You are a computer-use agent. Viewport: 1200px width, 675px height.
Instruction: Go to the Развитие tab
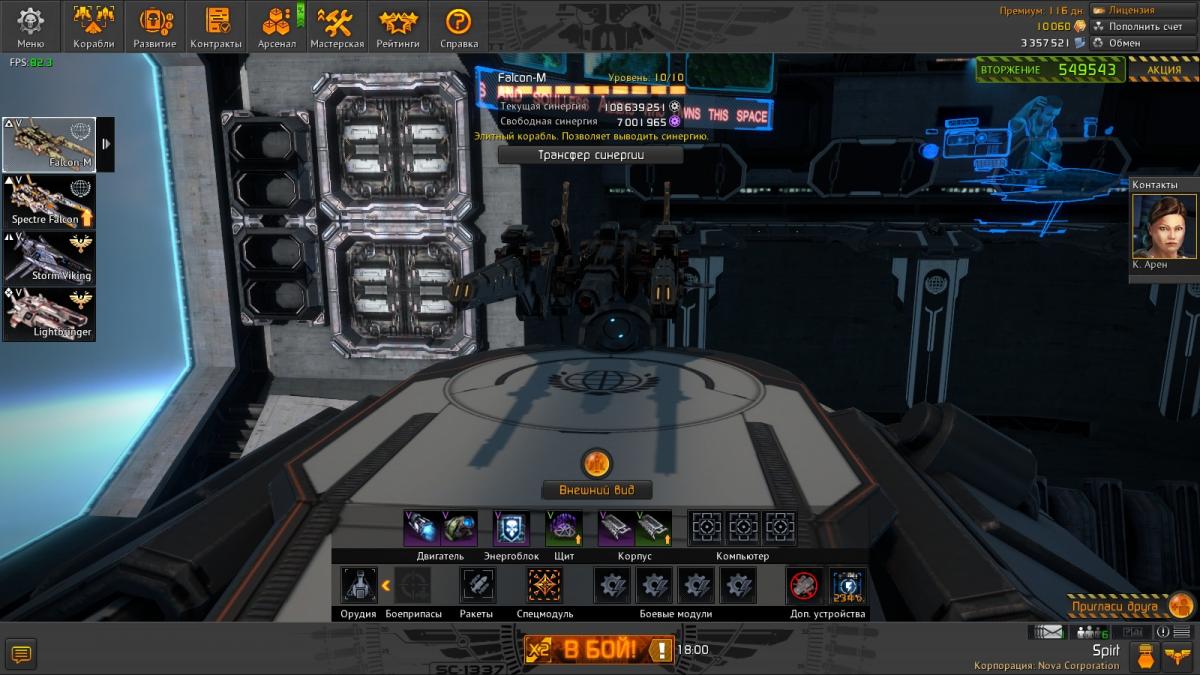155,26
